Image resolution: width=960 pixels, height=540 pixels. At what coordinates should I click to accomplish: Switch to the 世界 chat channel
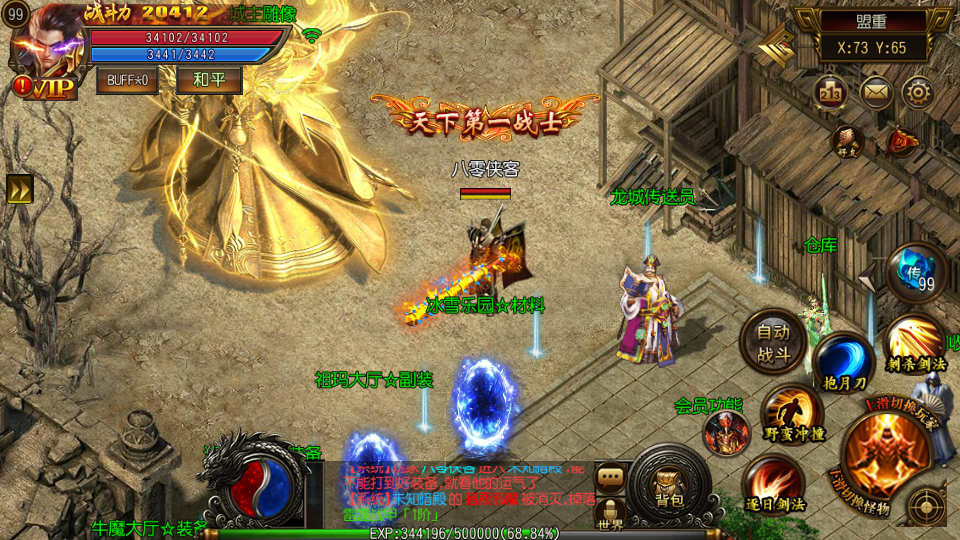pos(610,513)
